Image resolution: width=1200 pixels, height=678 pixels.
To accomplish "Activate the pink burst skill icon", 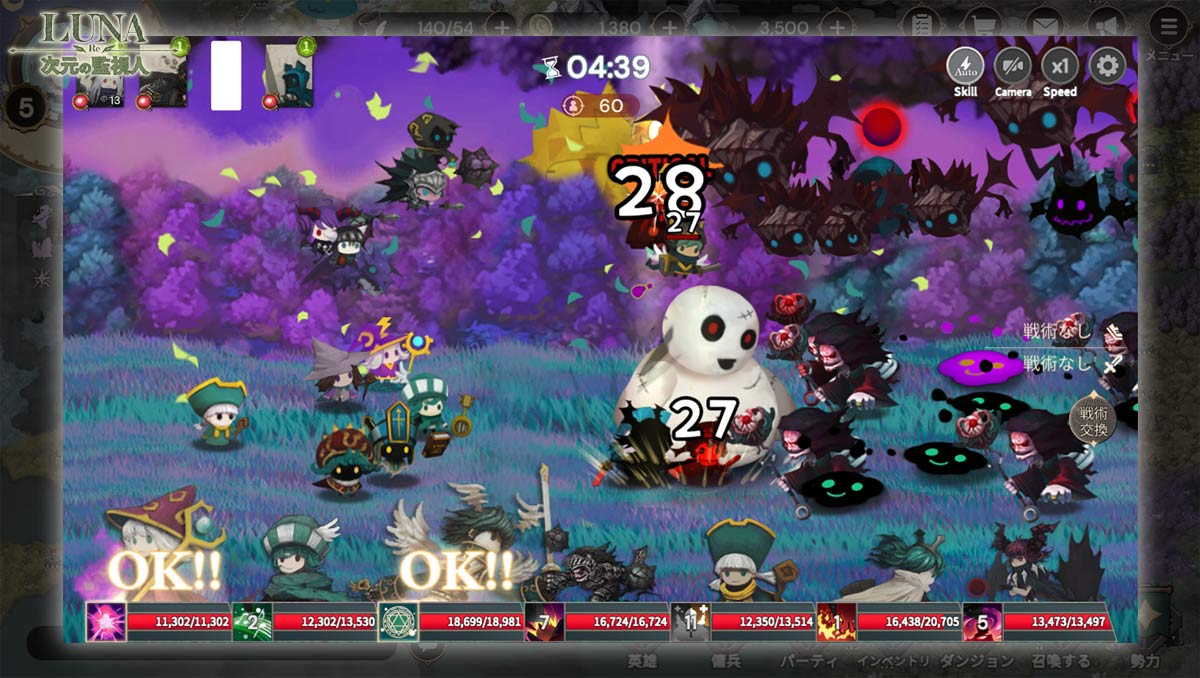I will click(106, 621).
